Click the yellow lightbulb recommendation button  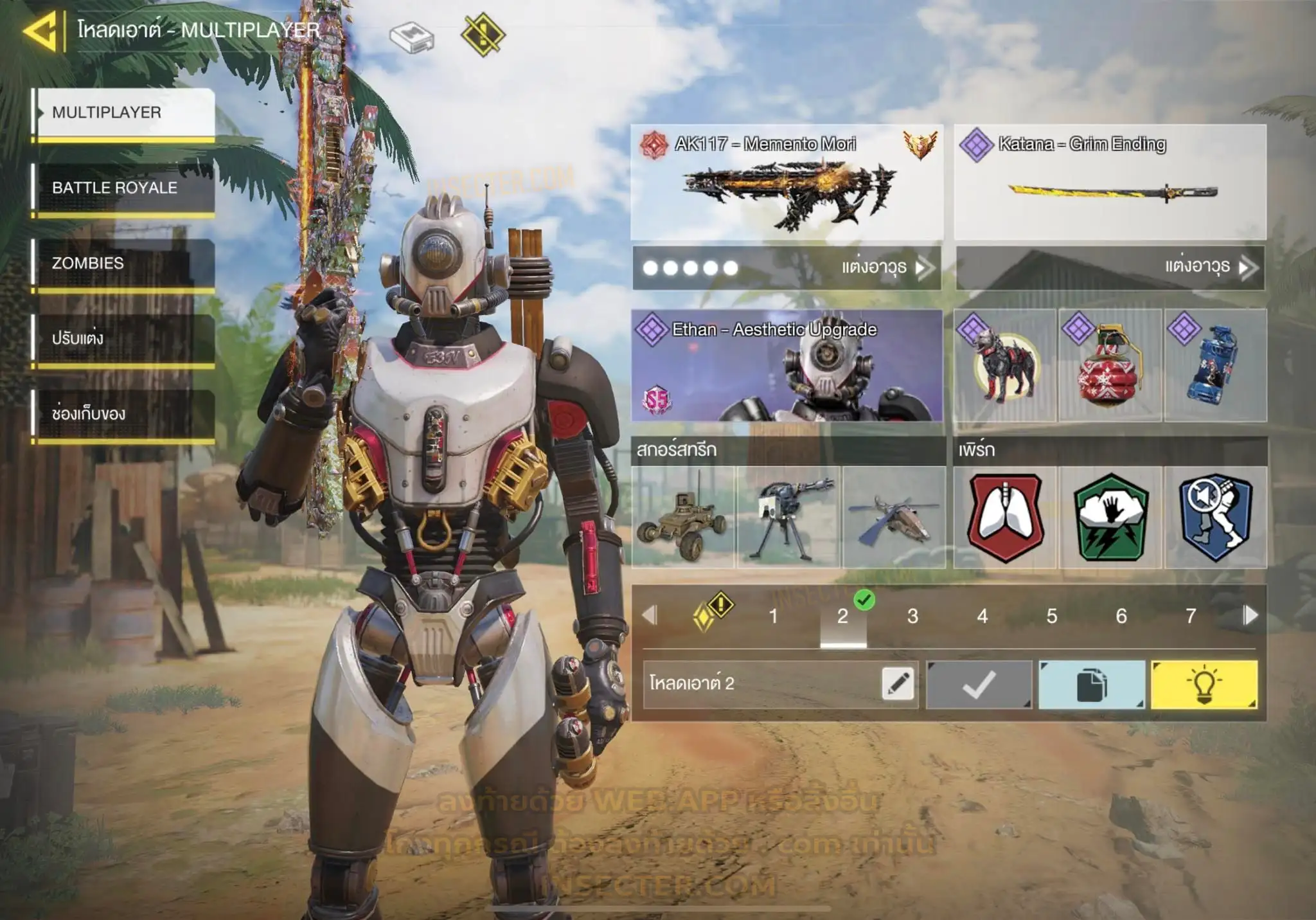click(x=1204, y=685)
